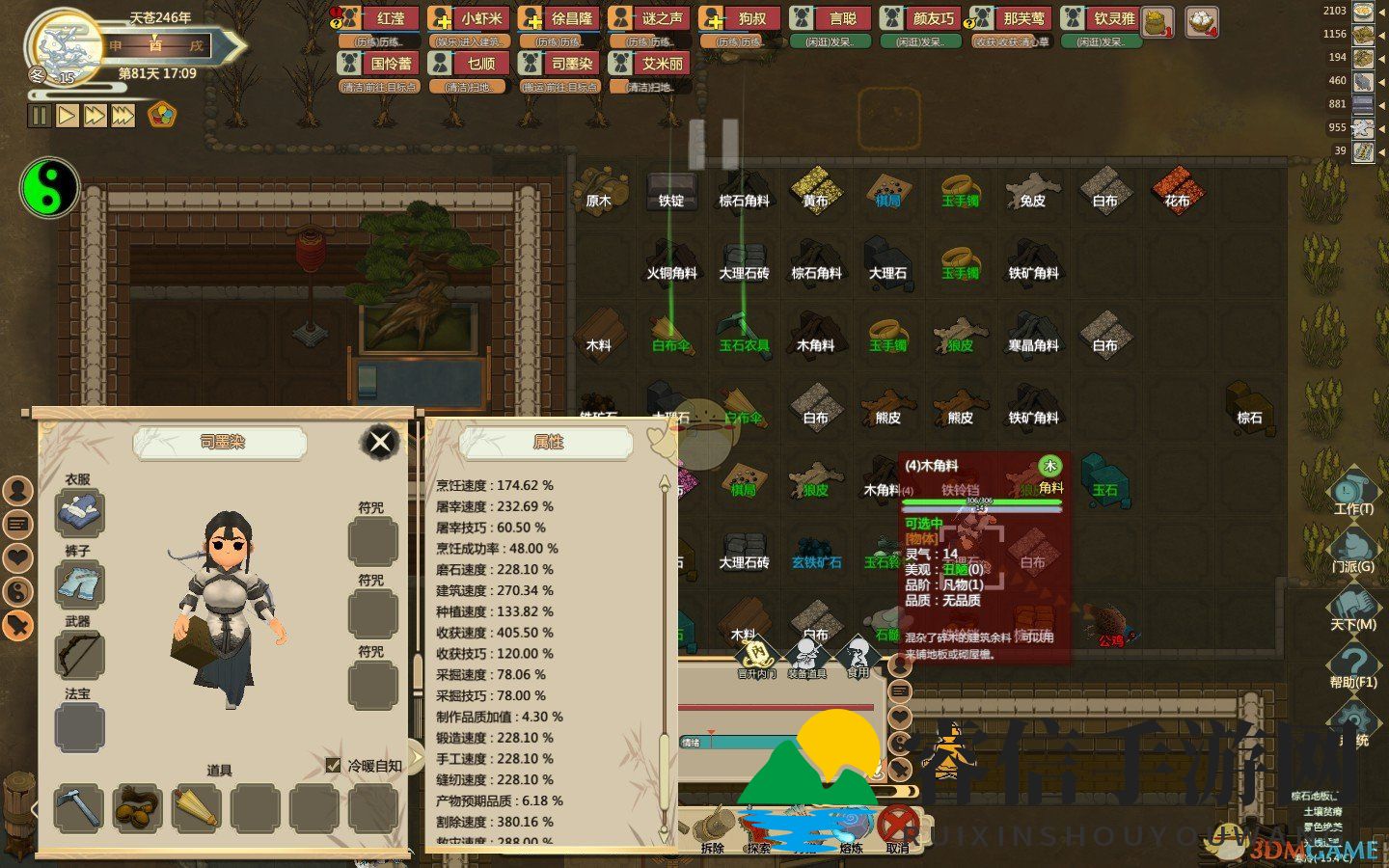Select the 裤子 pants equipment slot
This screenshot has height=868, width=1389.
(x=79, y=583)
